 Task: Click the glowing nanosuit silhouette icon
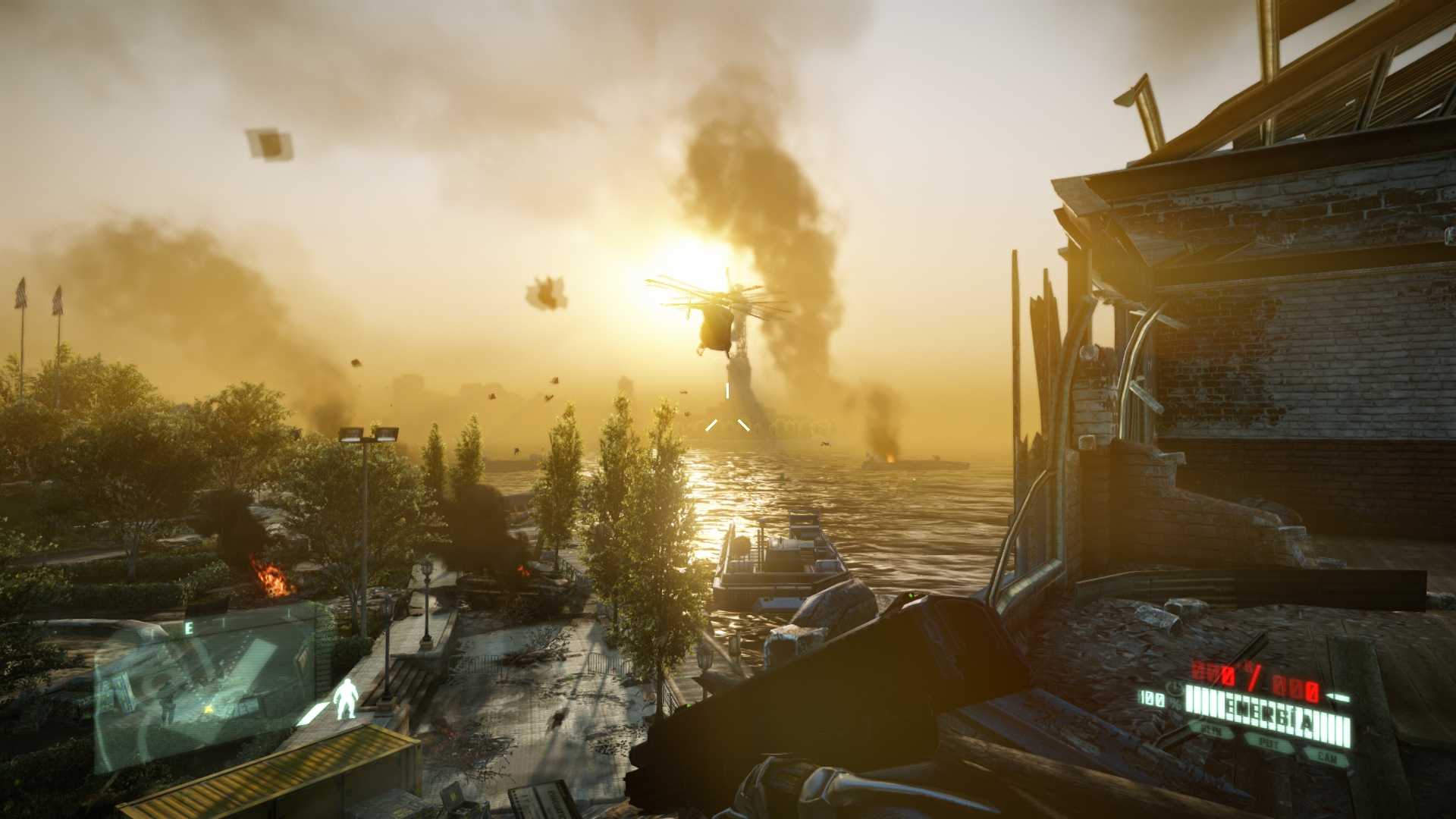click(x=346, y=698)
